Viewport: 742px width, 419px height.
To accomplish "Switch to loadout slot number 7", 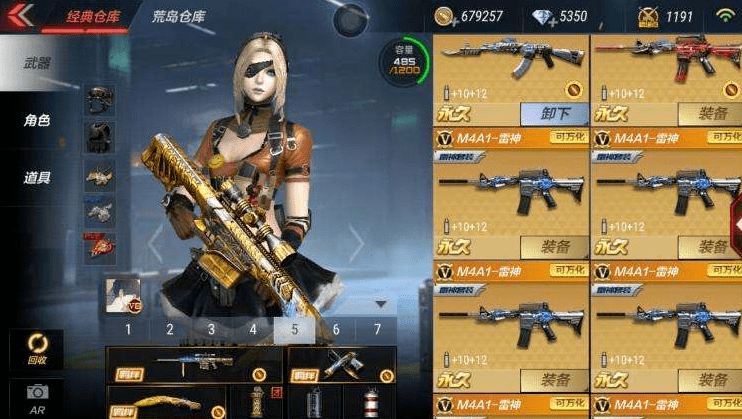I will (377, 329).
